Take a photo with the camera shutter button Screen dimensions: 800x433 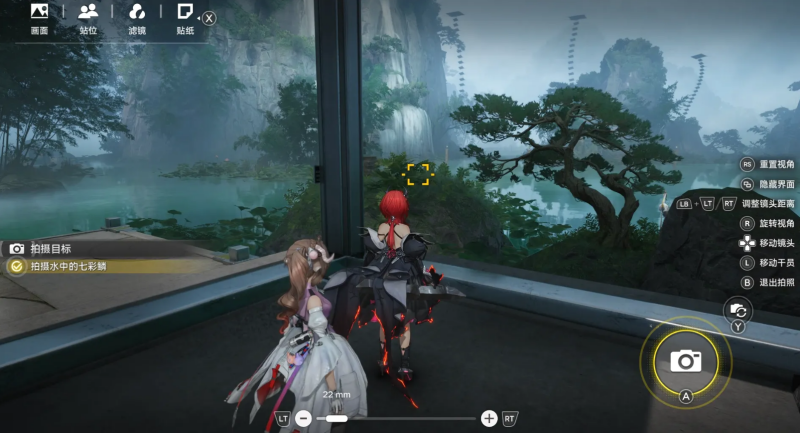pos(686,360)
